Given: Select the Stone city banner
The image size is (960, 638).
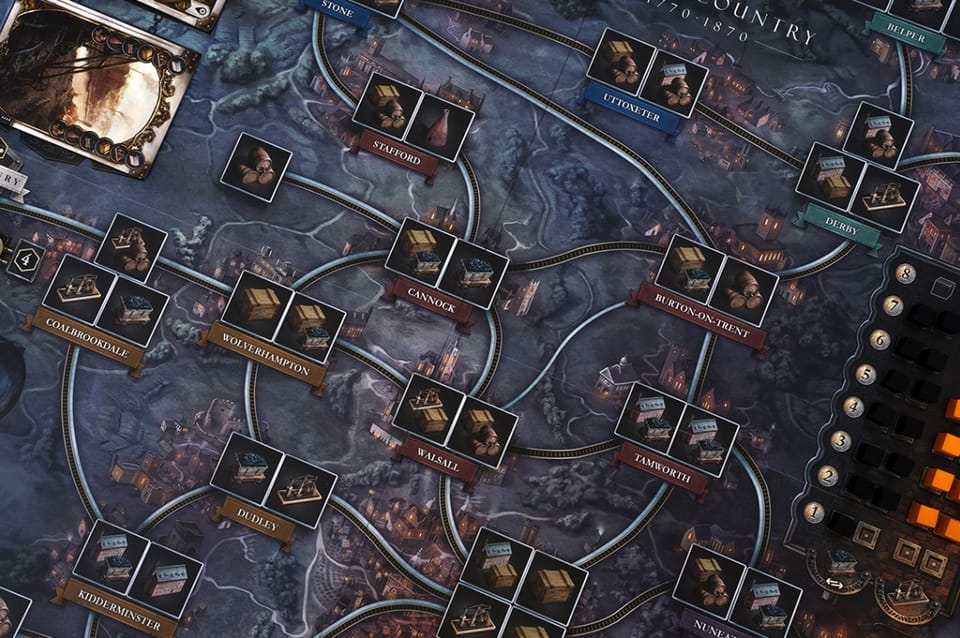Looking at the screenshot, I should click(338, 10).
